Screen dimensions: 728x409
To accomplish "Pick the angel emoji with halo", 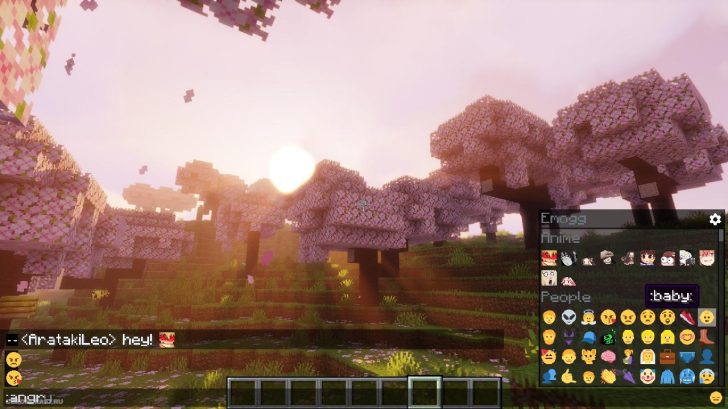I will coord(586,317).
